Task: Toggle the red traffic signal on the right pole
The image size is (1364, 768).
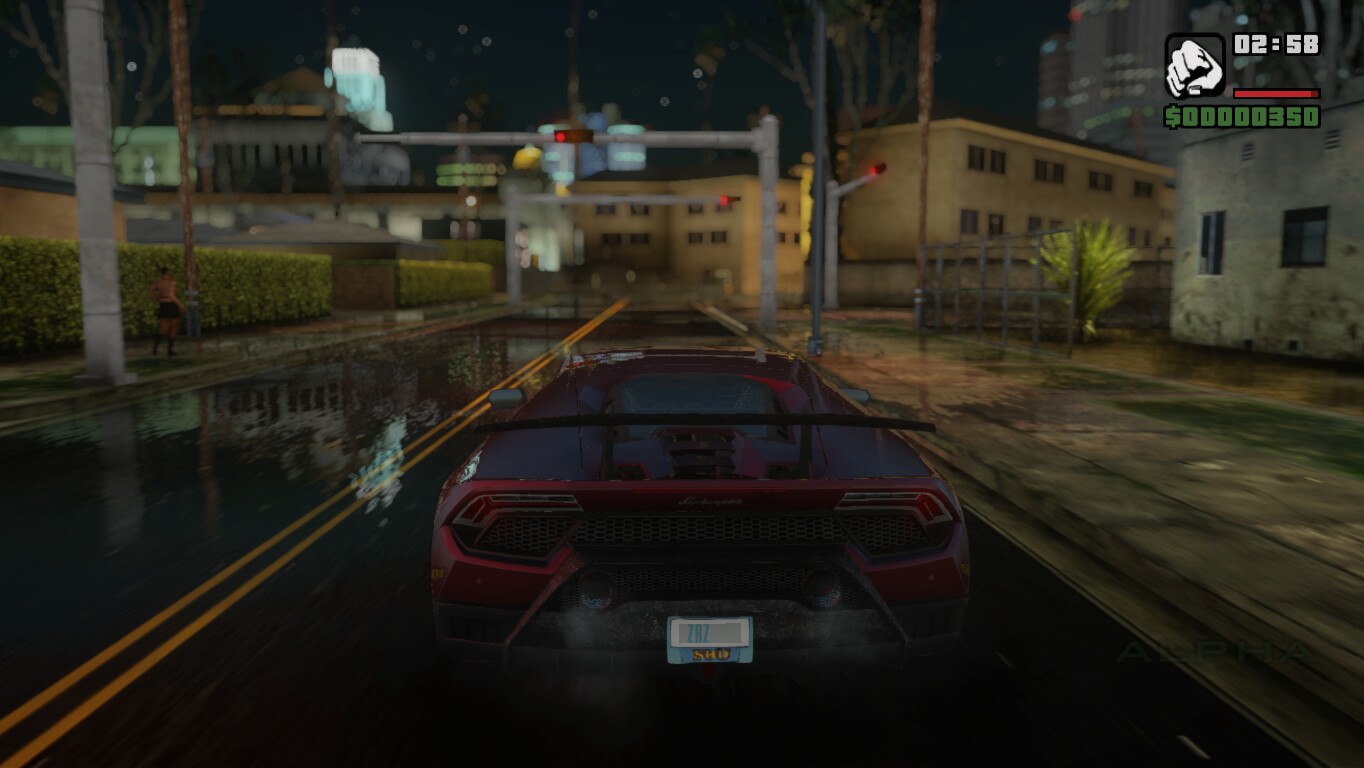Action: (x=878, y=168)
